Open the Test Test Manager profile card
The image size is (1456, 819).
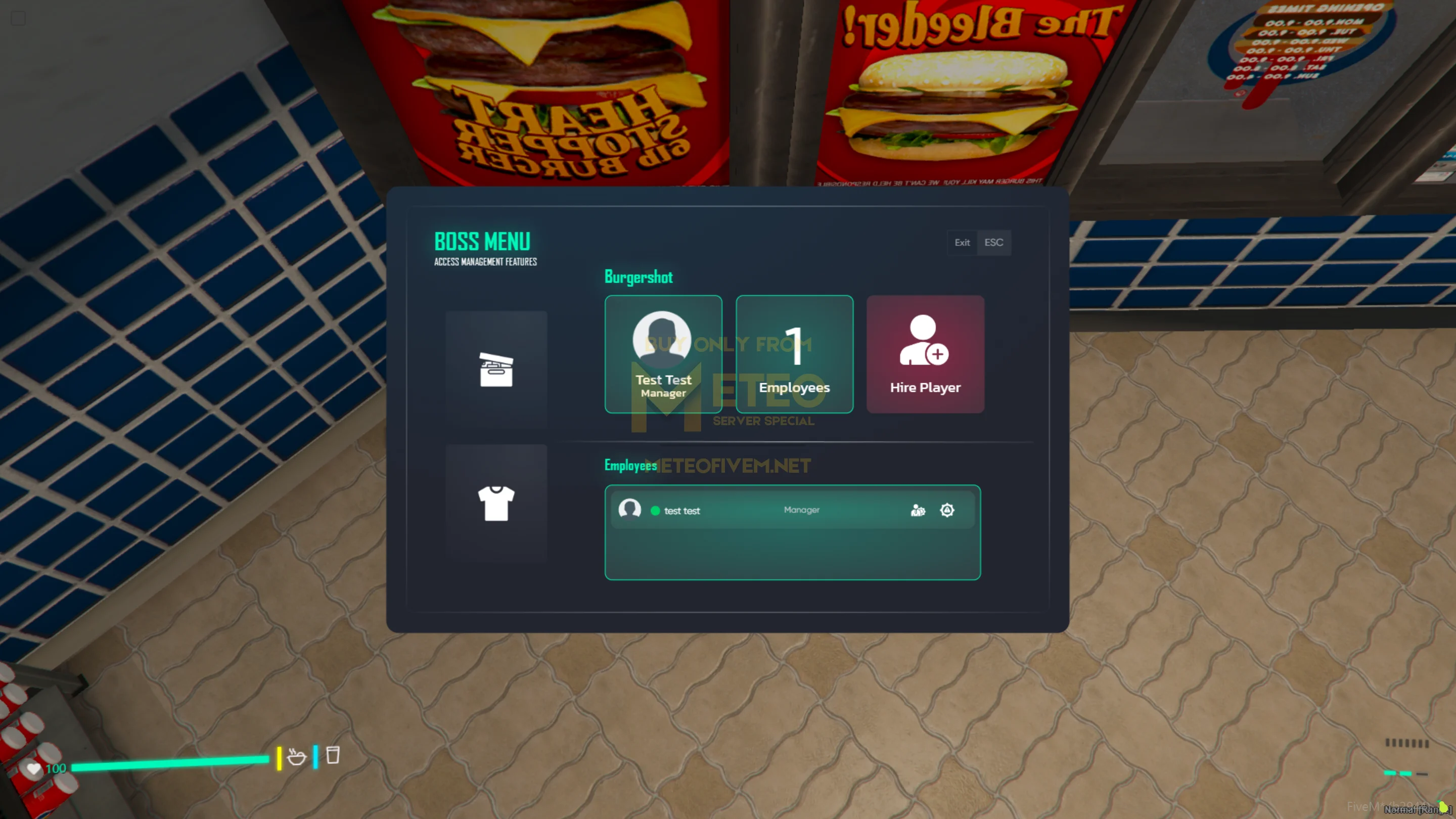[663, 354]
